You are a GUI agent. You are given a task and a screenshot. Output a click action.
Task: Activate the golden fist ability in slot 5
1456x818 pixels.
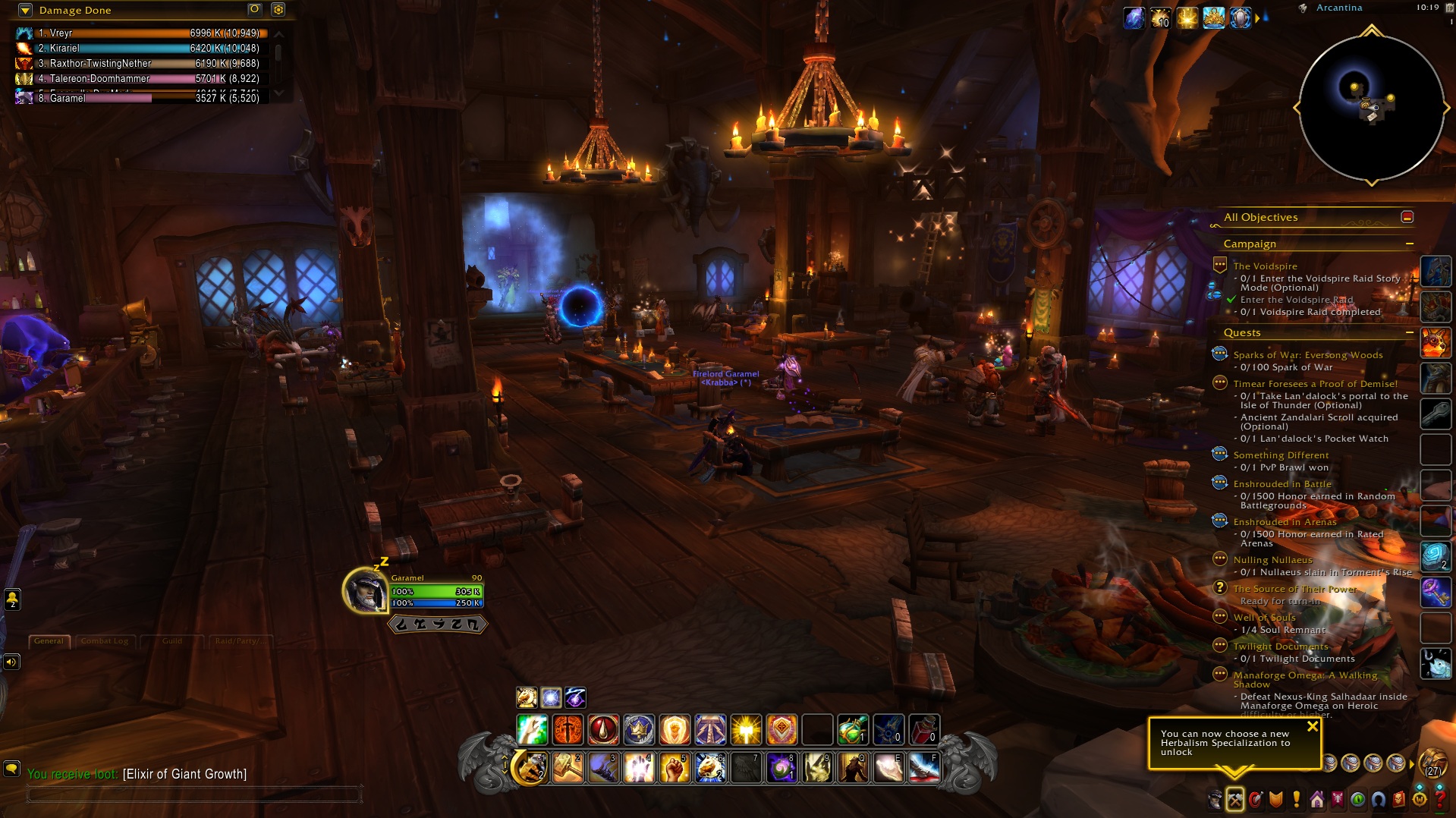pos(675,768)
